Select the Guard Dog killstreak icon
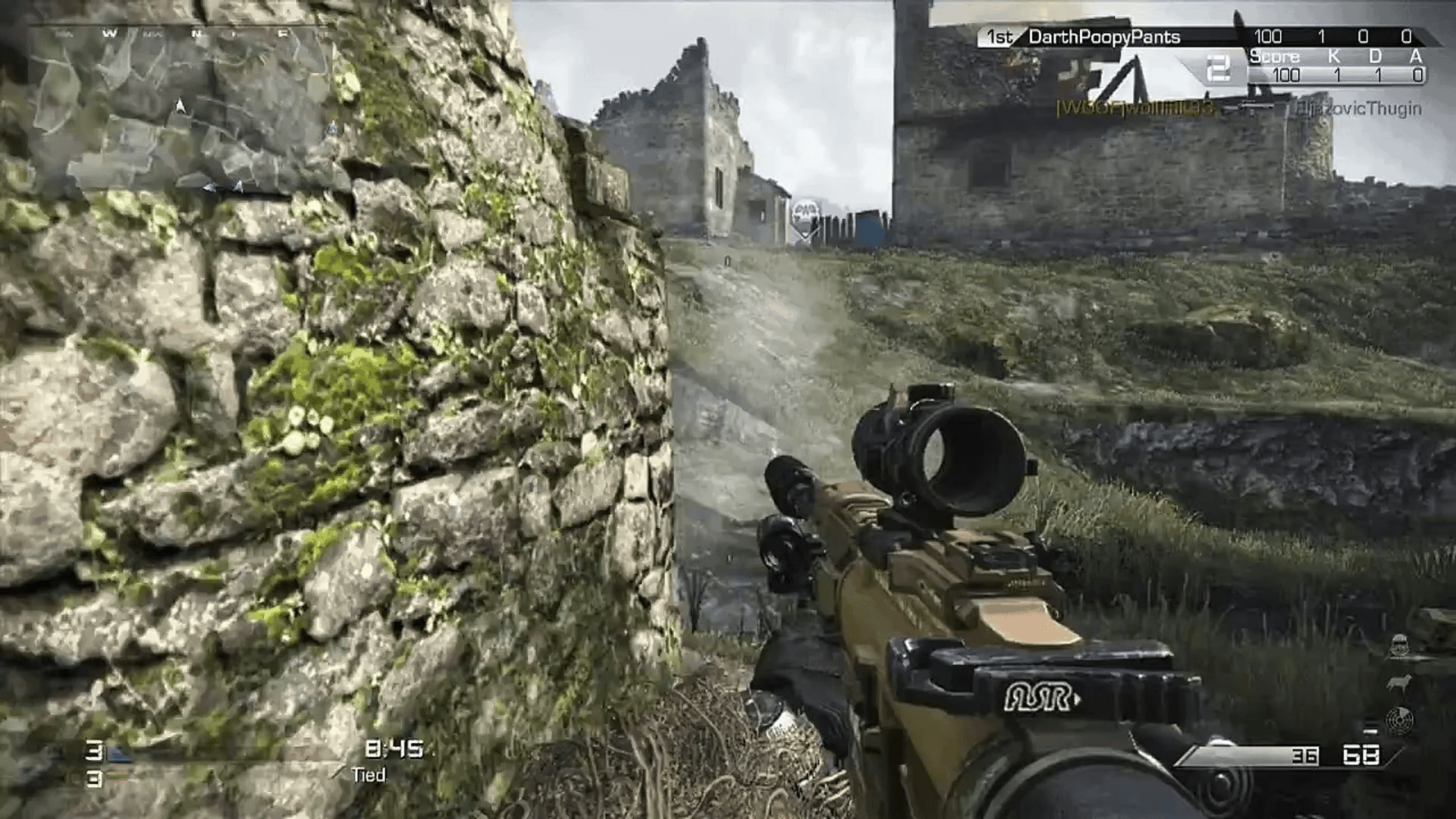Viewport: 1456px width, 819px height. 1399,682
